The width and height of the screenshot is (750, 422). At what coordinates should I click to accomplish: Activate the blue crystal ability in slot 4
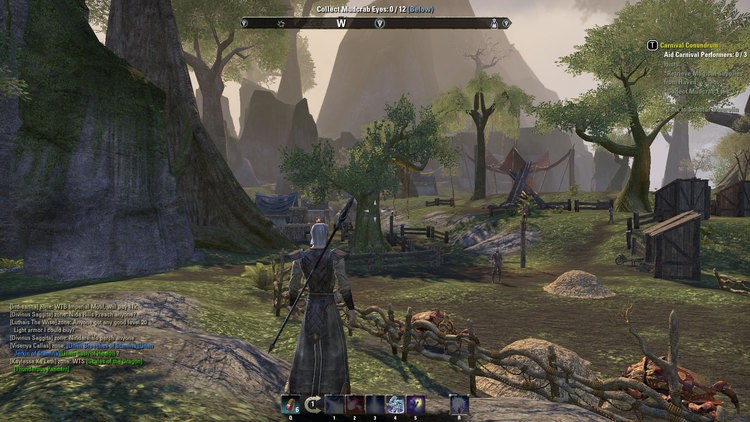(395, 404)
